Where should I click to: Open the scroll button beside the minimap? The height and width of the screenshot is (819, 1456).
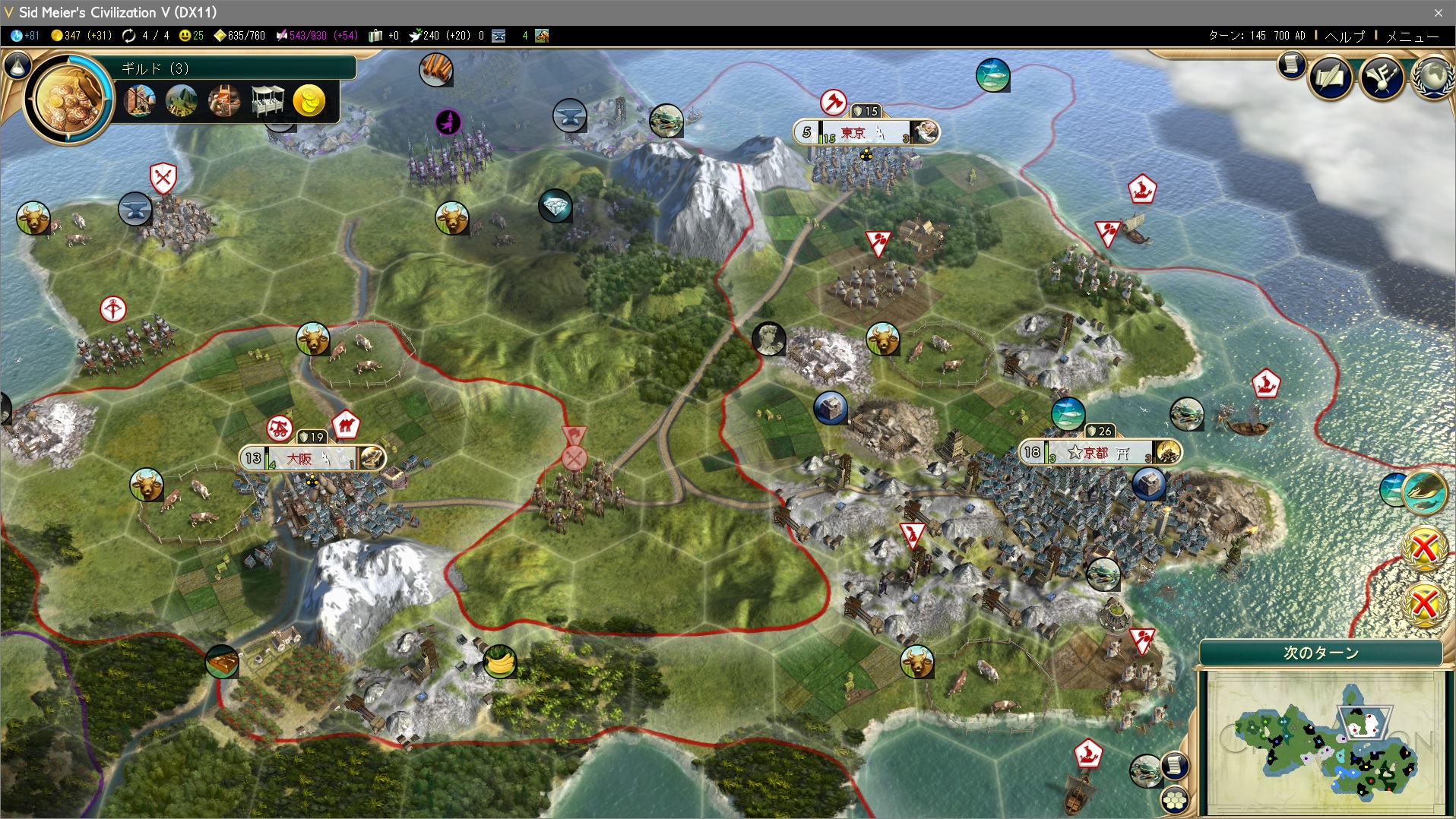pyautogui.click(x=1174, y=764)
